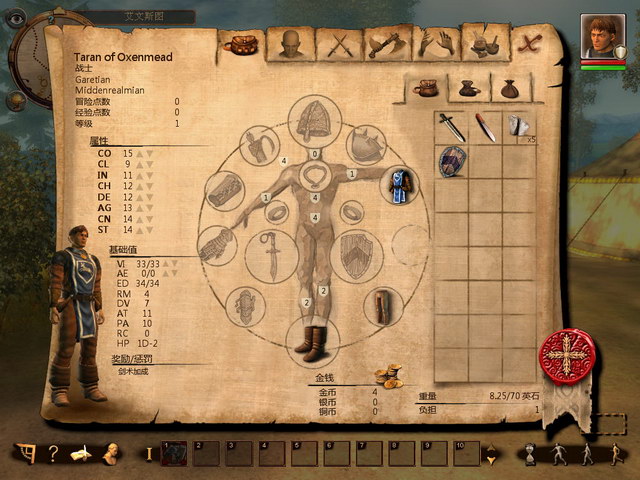Click the red wax seal button

click(566, 357)
